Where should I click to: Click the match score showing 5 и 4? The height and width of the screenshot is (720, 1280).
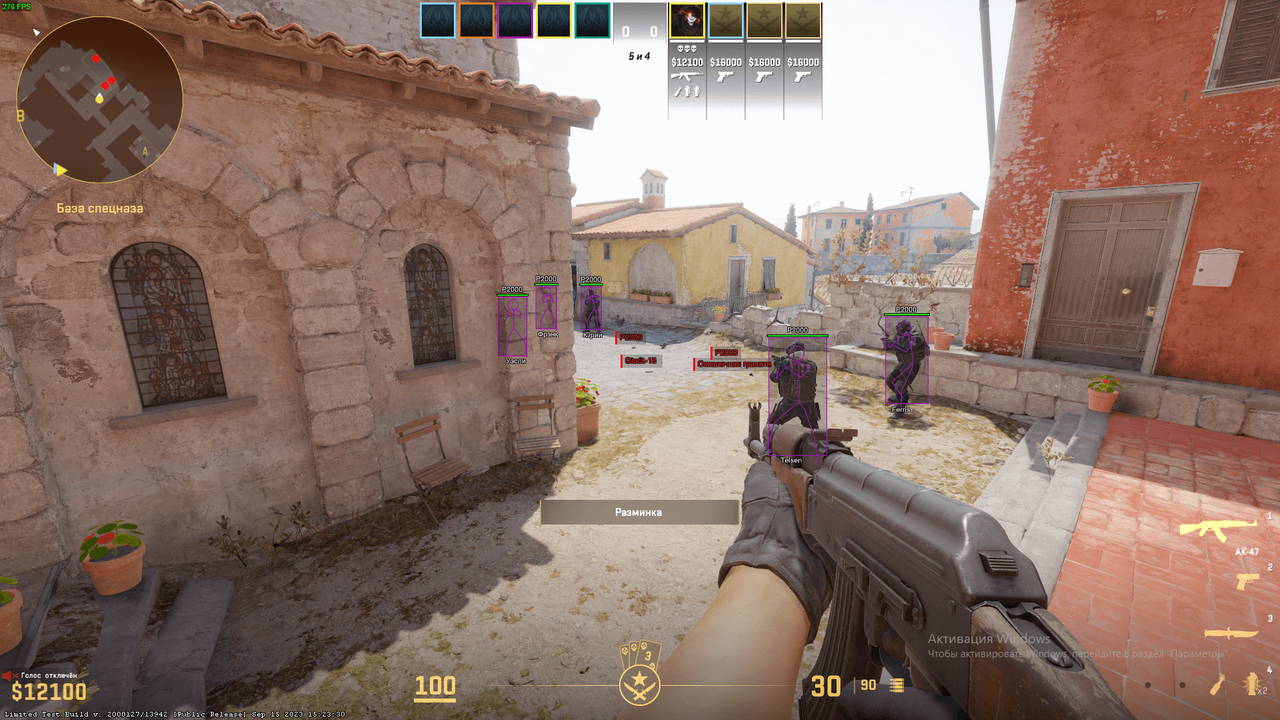[640, 56]
